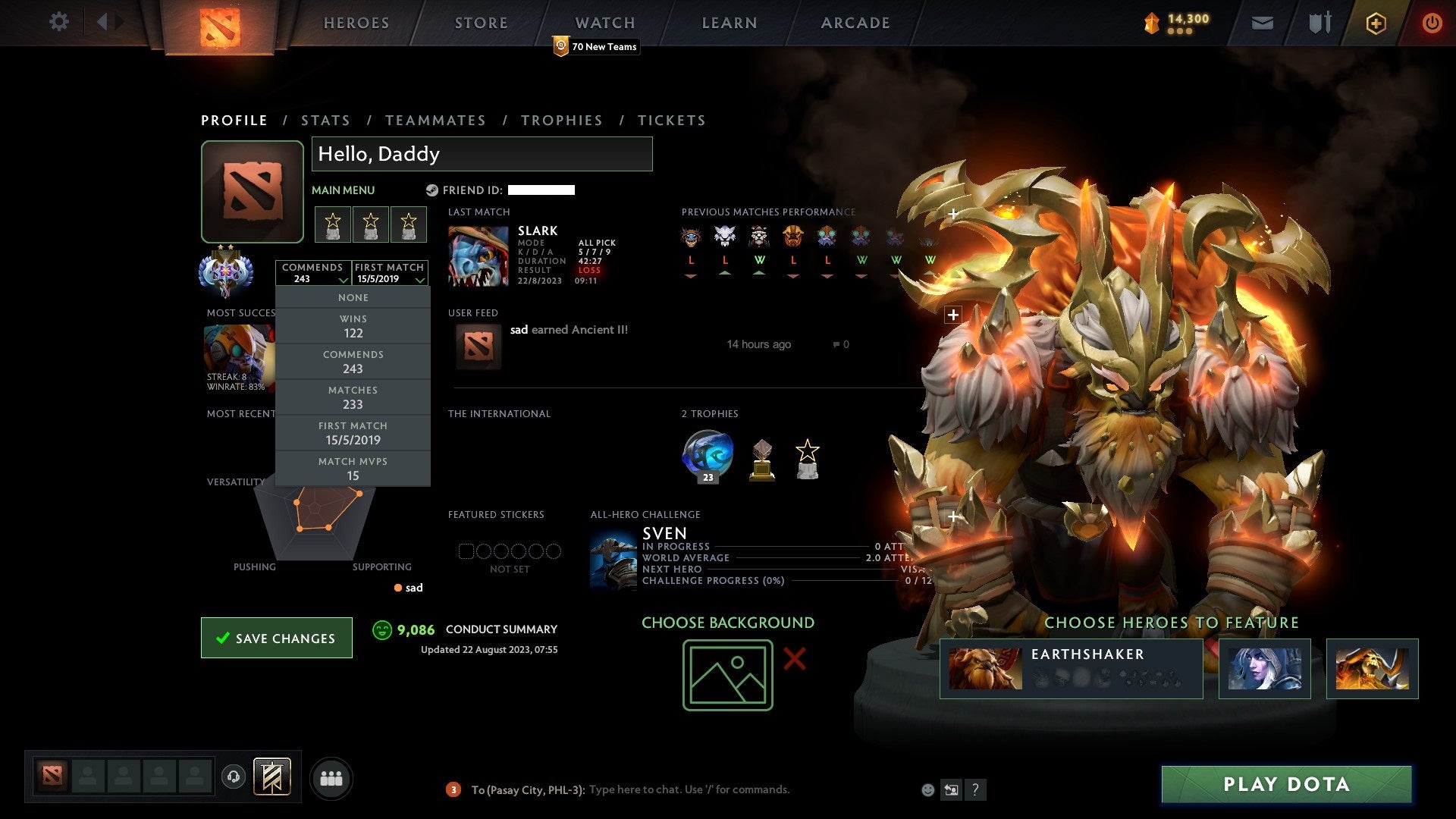Go to the Store page

pyautogui.click(x=481, y=24)
